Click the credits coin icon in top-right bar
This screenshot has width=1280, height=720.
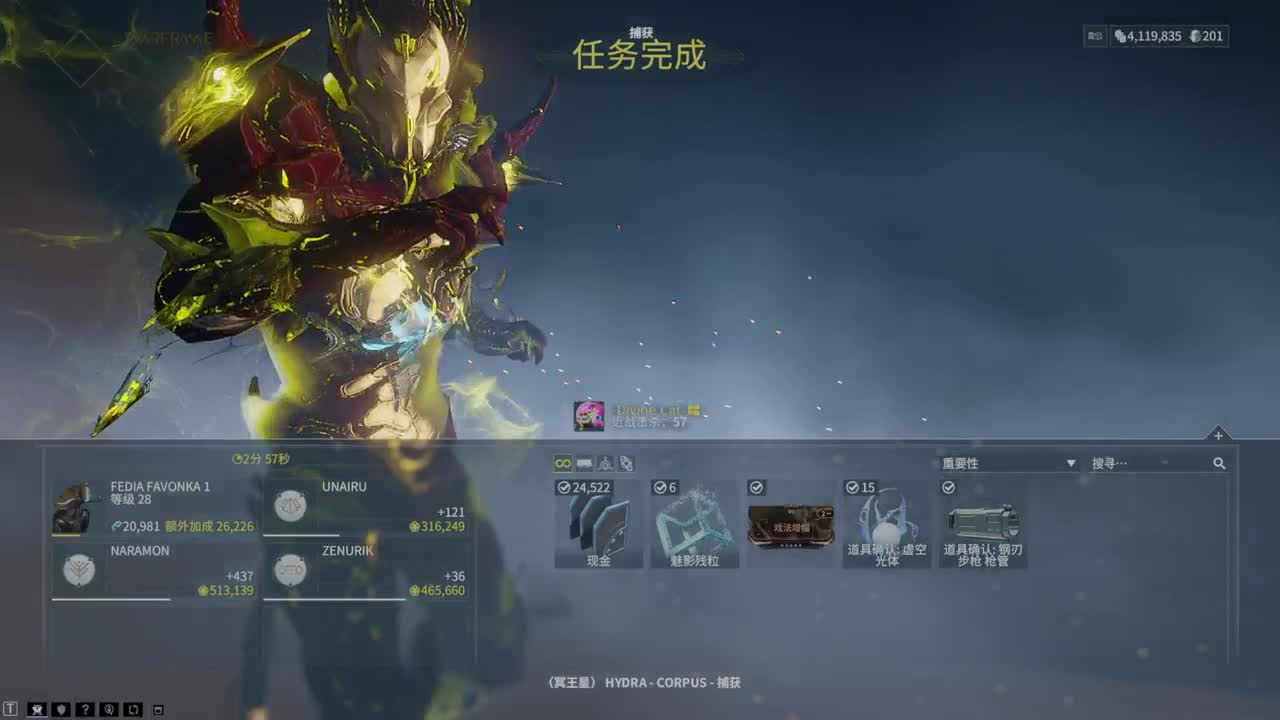tap(1121, 36)
